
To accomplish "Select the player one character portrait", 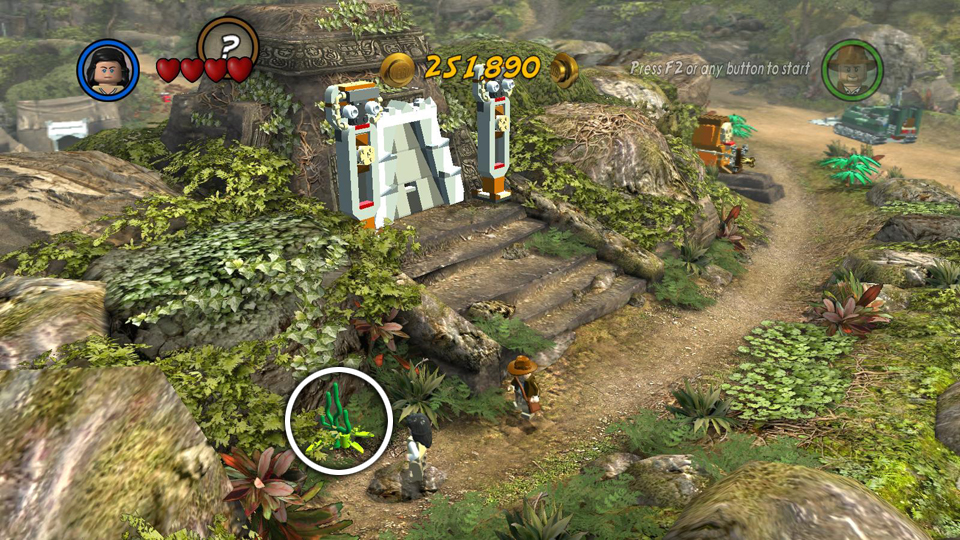I will 108,70.
